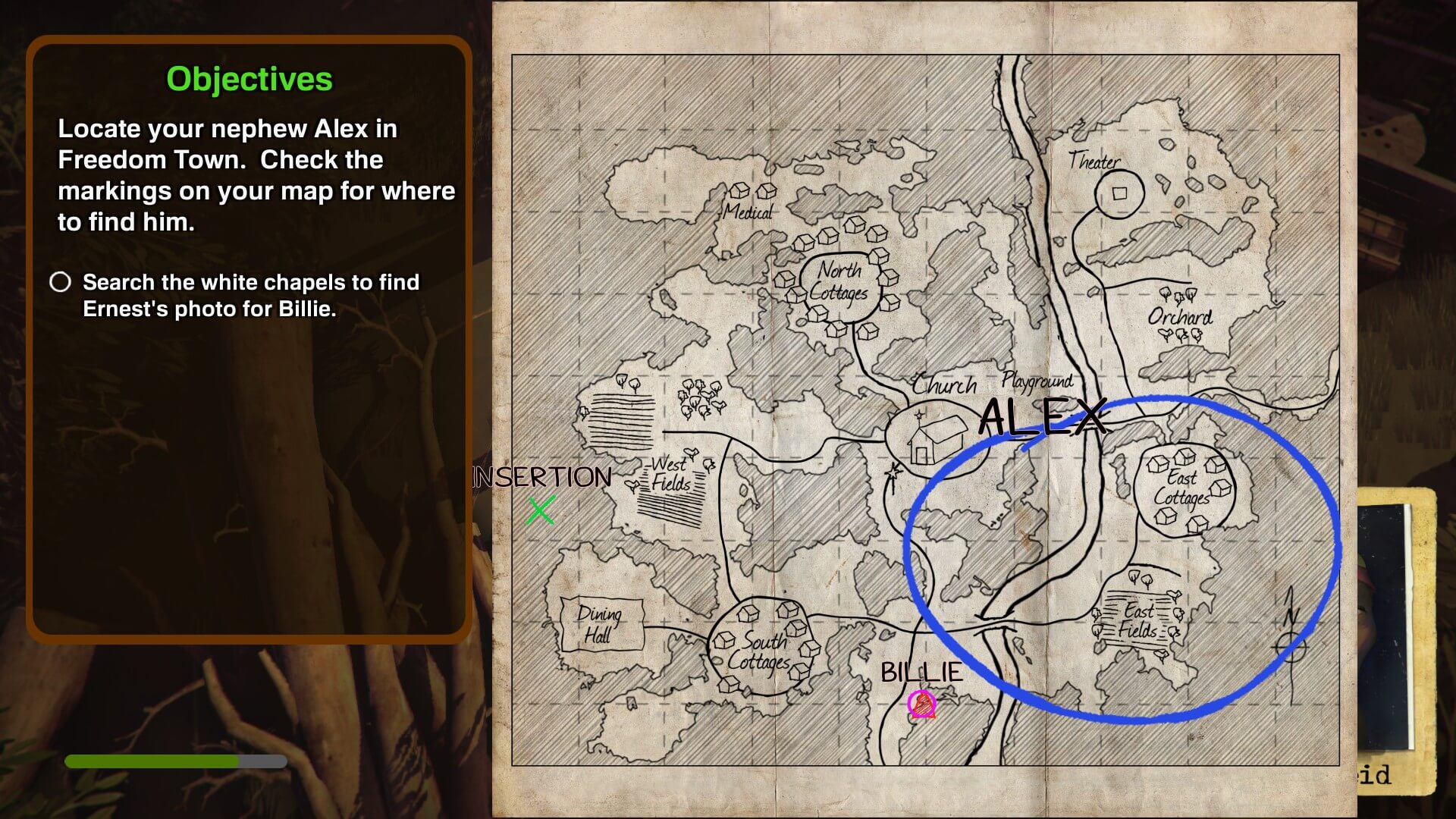This screenshot has height=819, width=1456.
Task: Click the Theater circle on the map
Action: (x=1119, y=193)
